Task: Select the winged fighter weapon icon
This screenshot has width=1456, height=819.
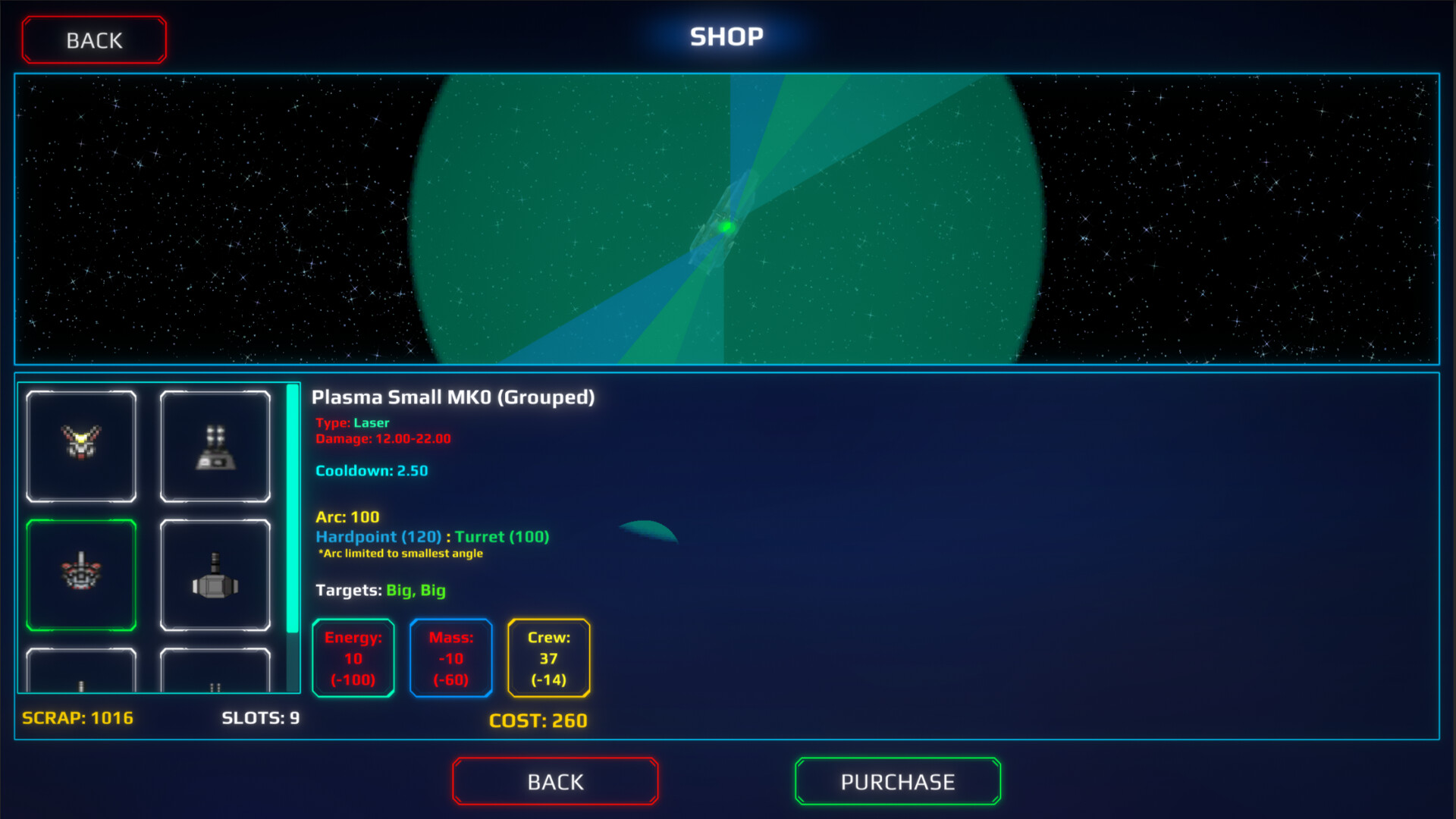Action: click(x=81, y=446)
